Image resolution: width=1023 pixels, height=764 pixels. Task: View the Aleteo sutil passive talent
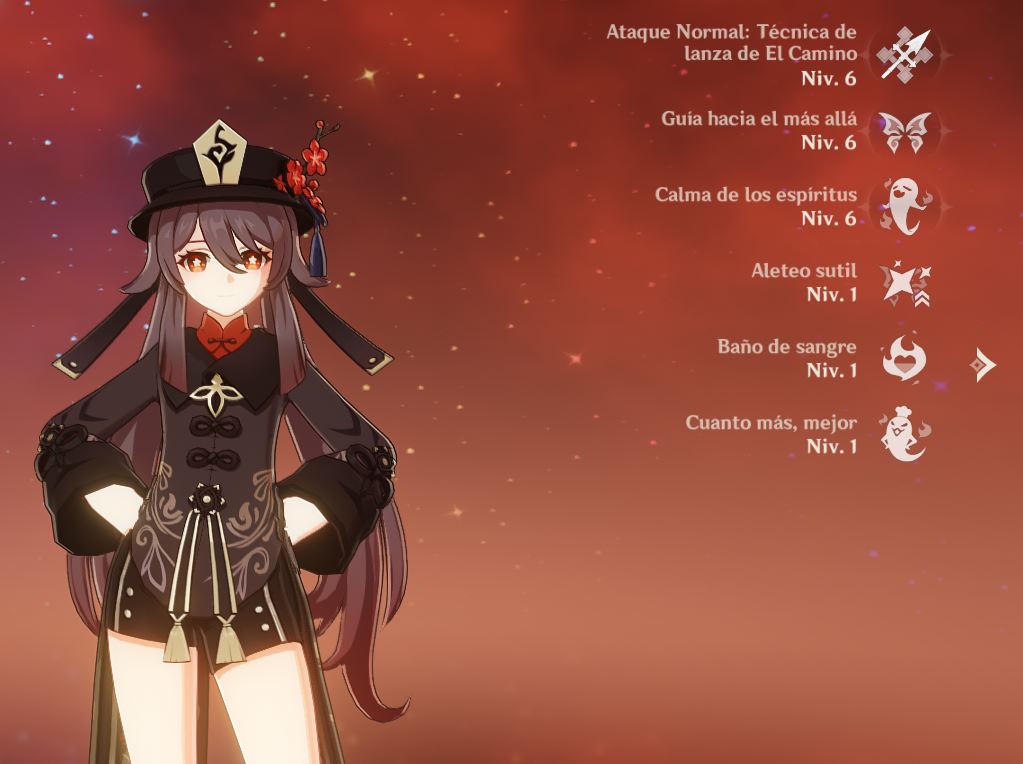click(x=905, y=283)
